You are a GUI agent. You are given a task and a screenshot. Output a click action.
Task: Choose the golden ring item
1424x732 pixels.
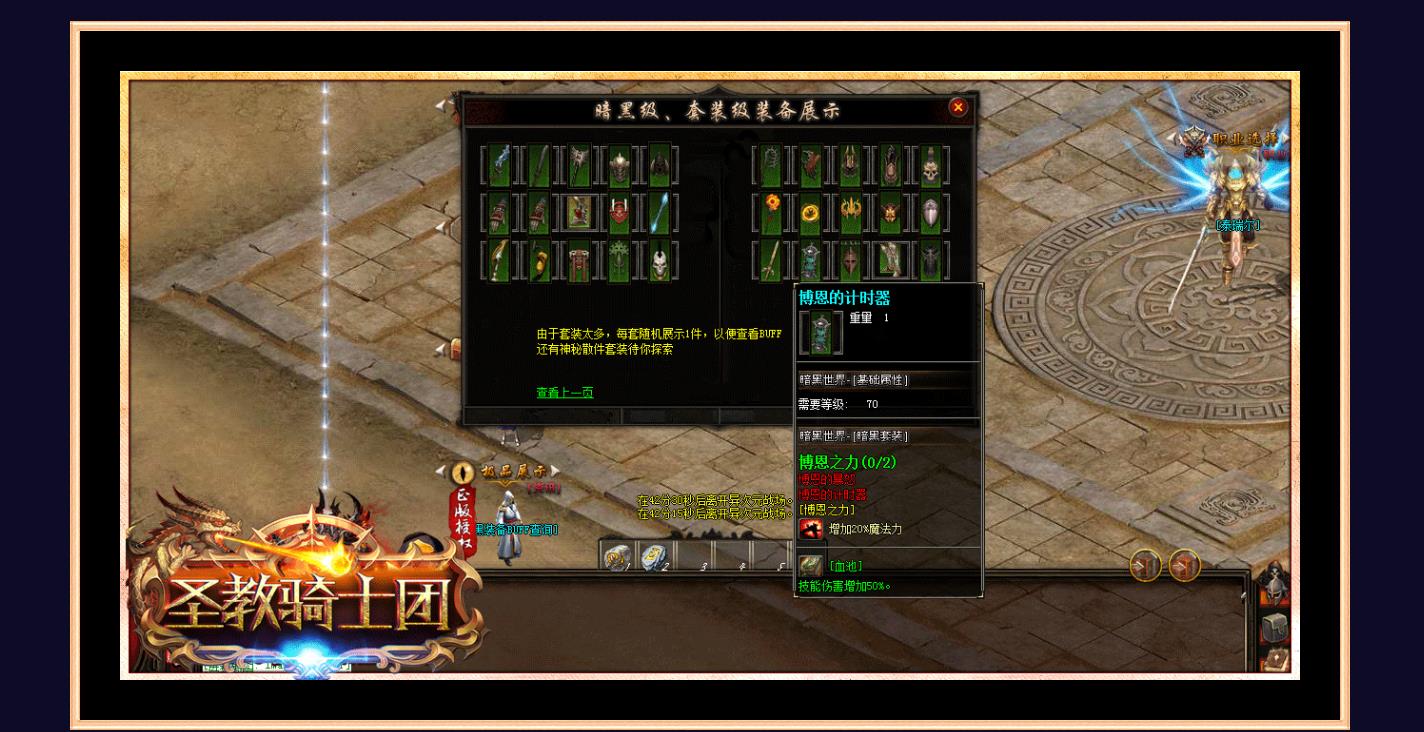click(810, 212)
